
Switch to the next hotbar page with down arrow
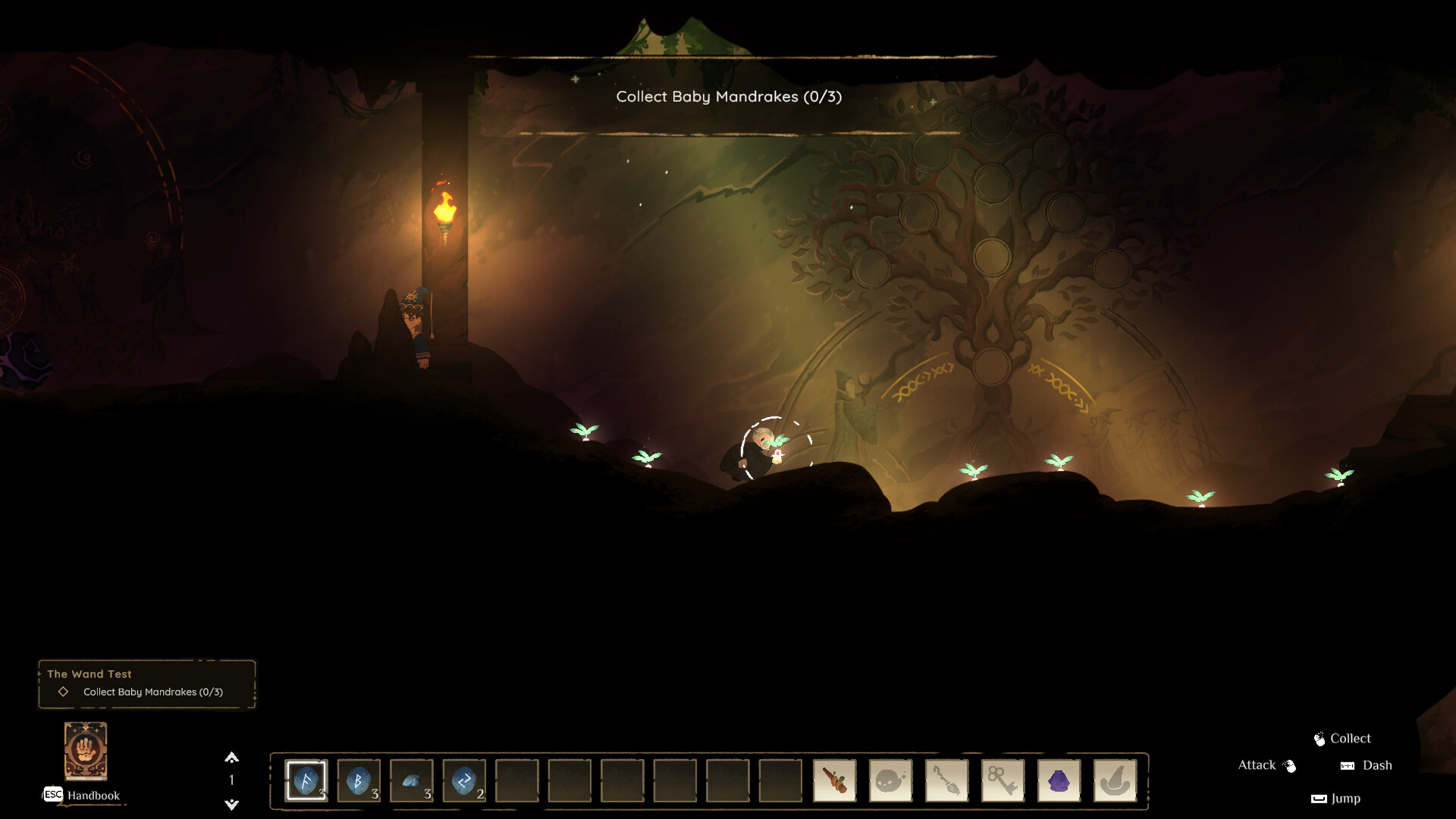[x=232, y=804]
